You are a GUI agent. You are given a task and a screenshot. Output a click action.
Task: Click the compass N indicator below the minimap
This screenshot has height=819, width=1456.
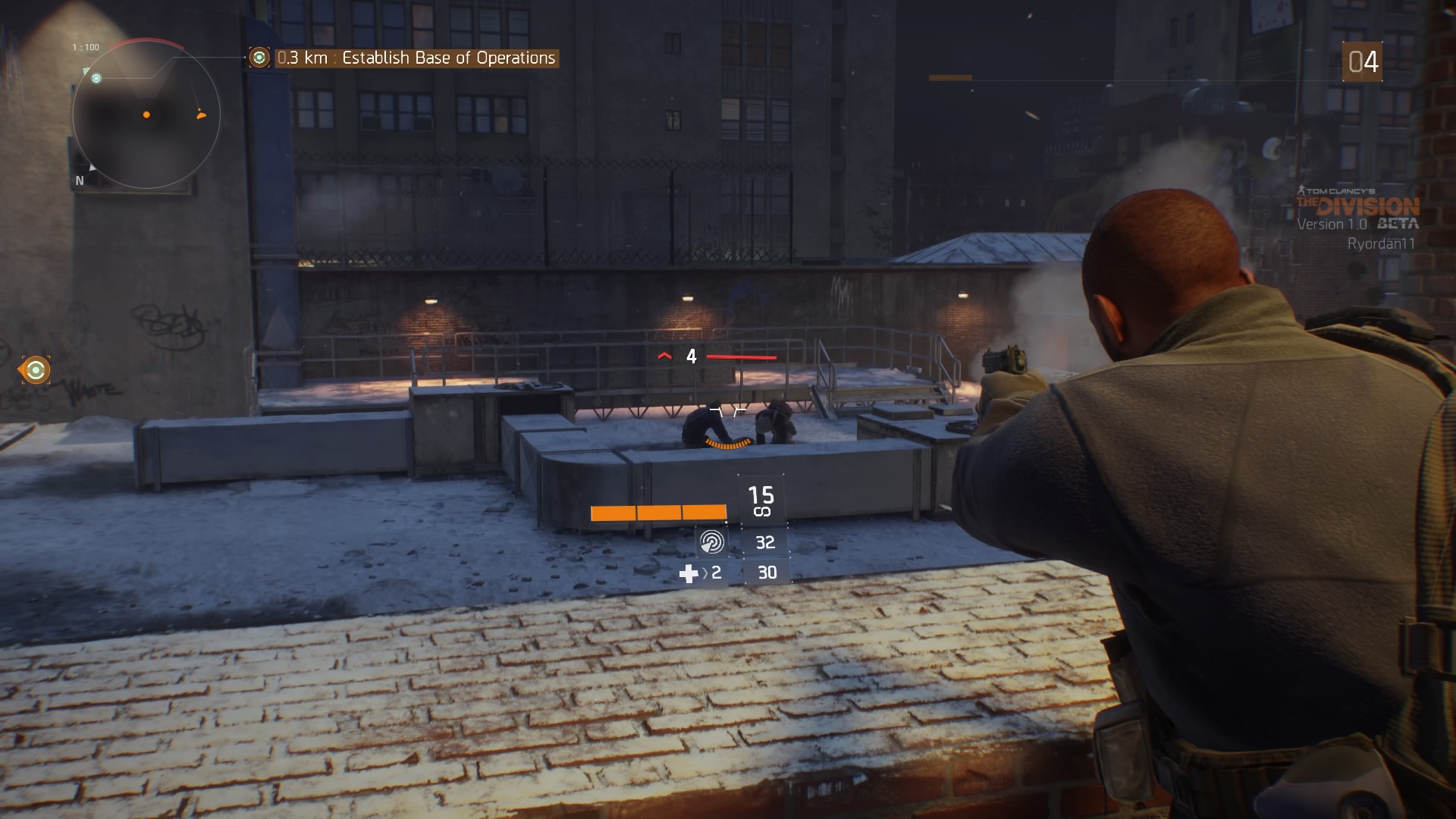80,180
